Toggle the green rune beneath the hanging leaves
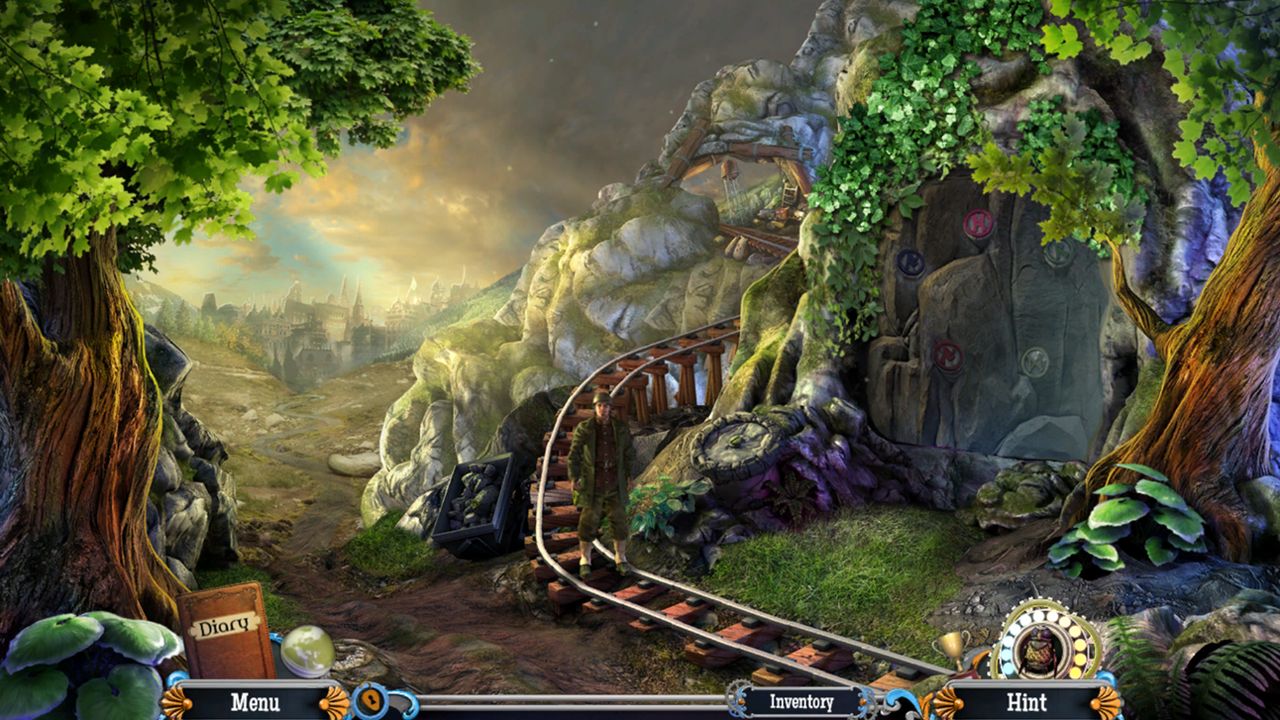 [1057, 255]
